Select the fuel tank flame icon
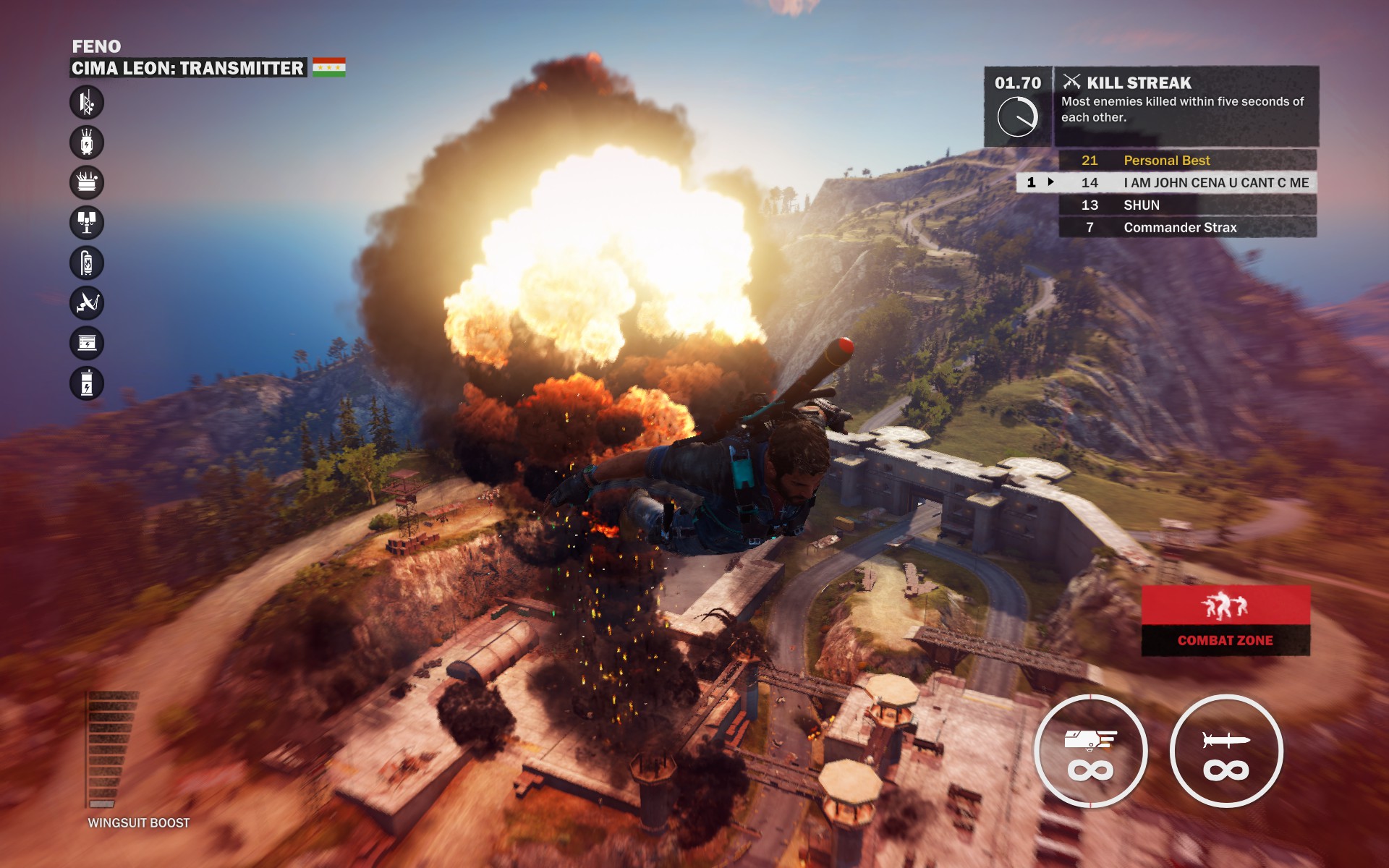 (x=87, y=263)
